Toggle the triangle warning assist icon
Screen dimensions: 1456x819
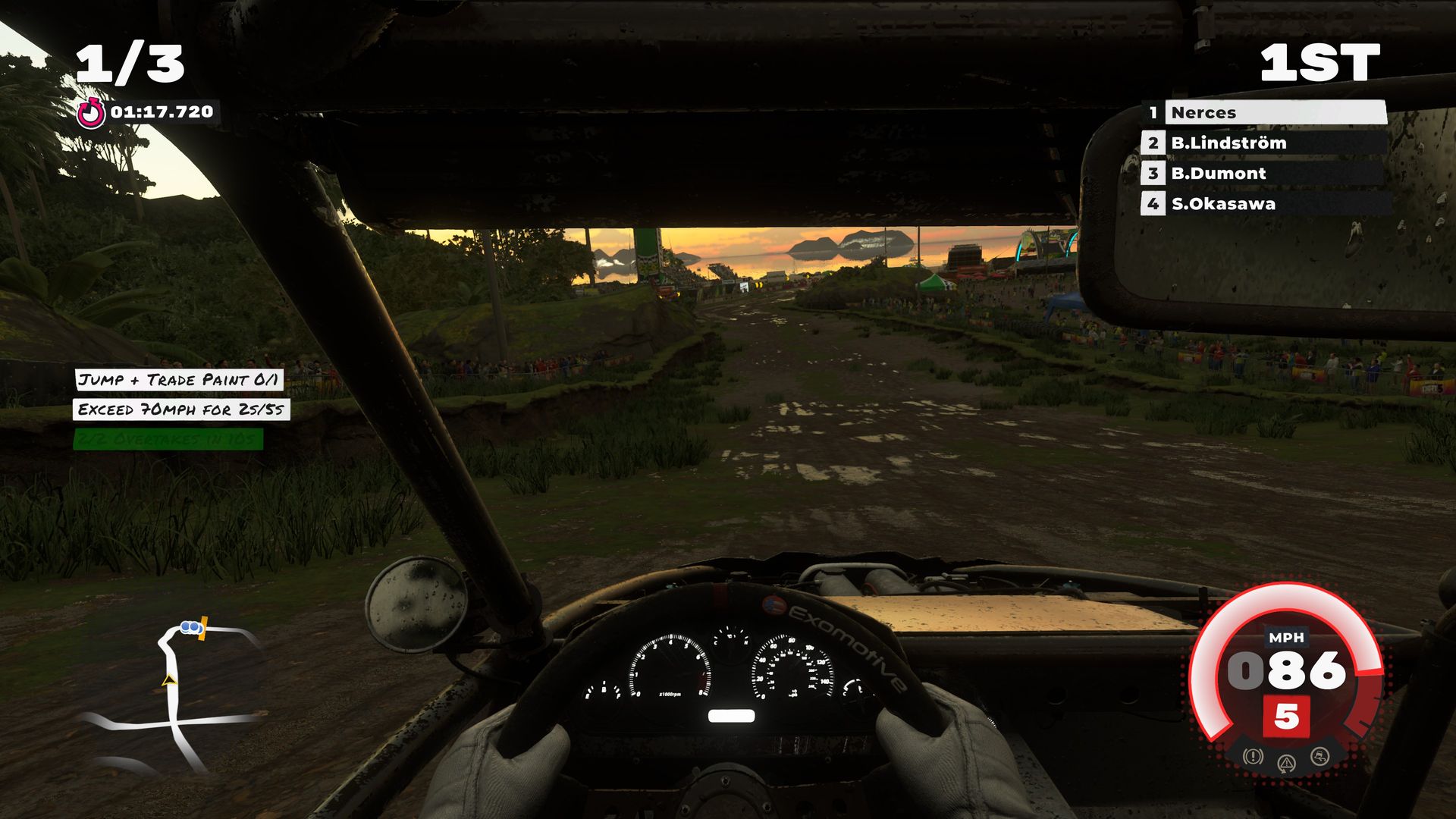click(1287, 763)
